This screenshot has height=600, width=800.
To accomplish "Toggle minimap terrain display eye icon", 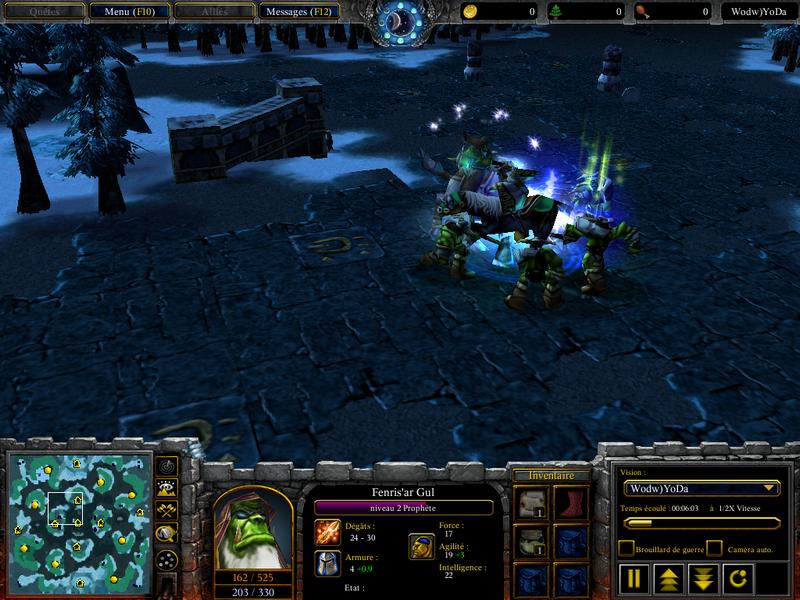I will tap(167, 488).
